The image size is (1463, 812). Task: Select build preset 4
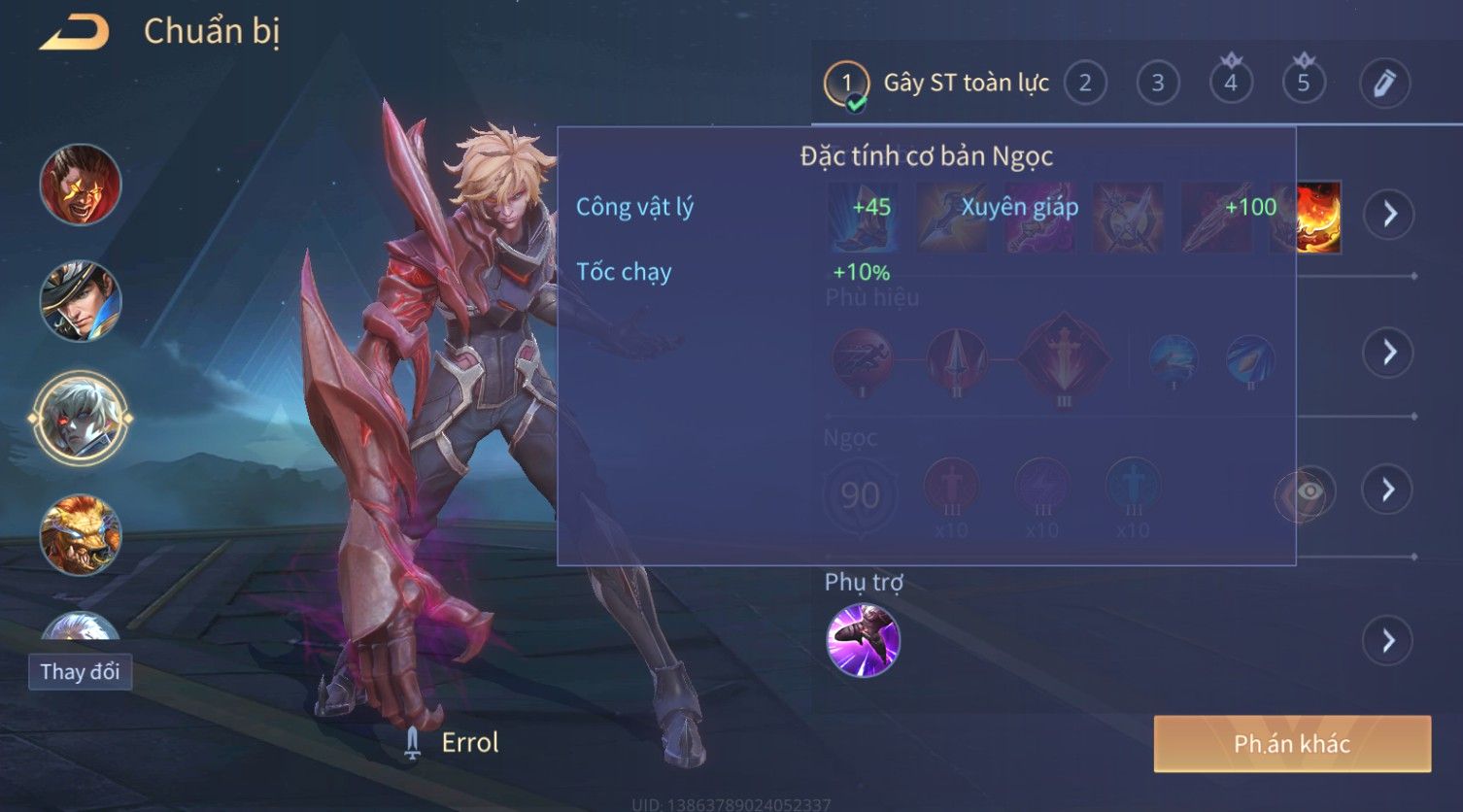[1231, 84]
